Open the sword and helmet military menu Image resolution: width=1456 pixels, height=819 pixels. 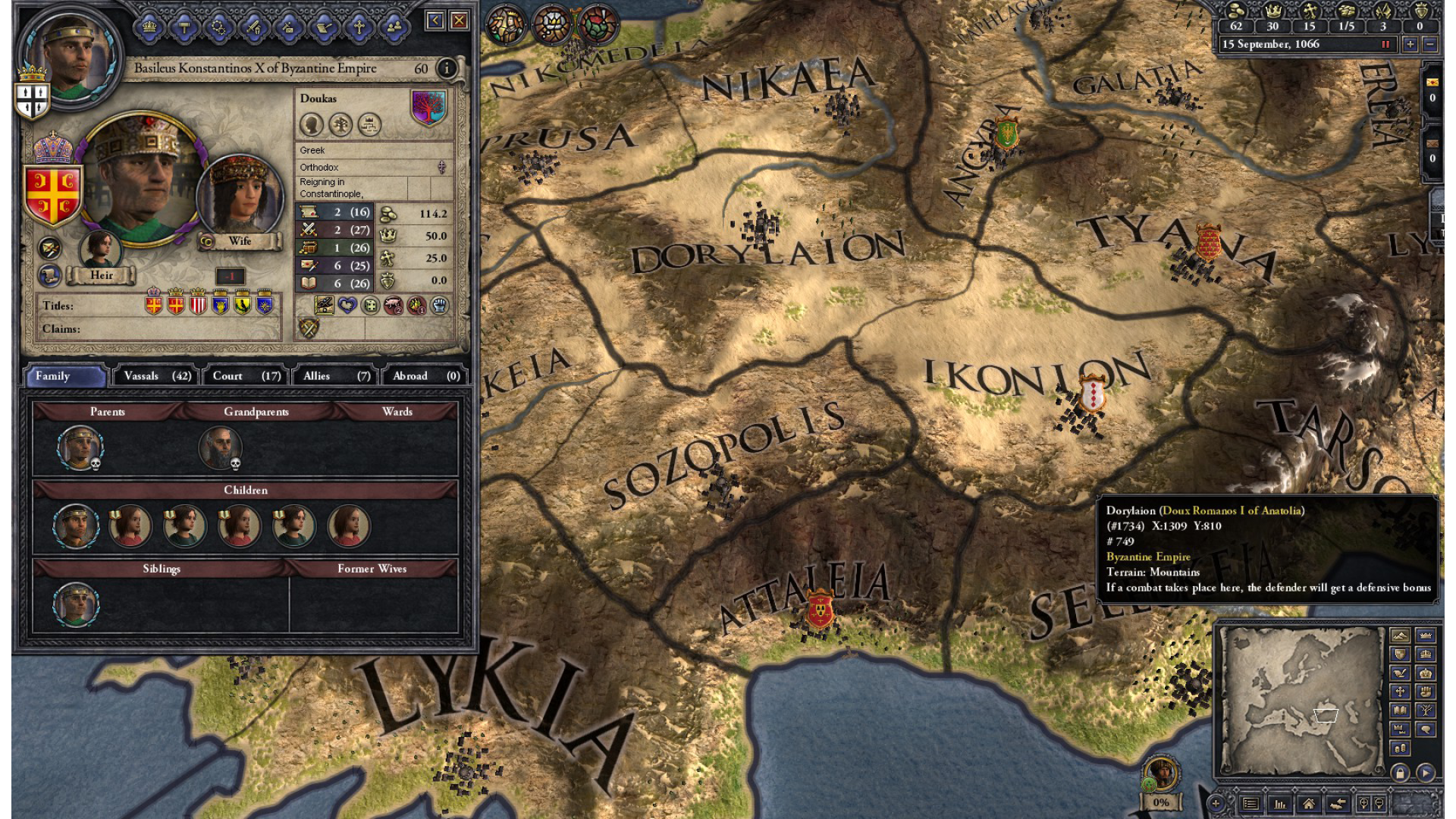[x=254, y=28]
